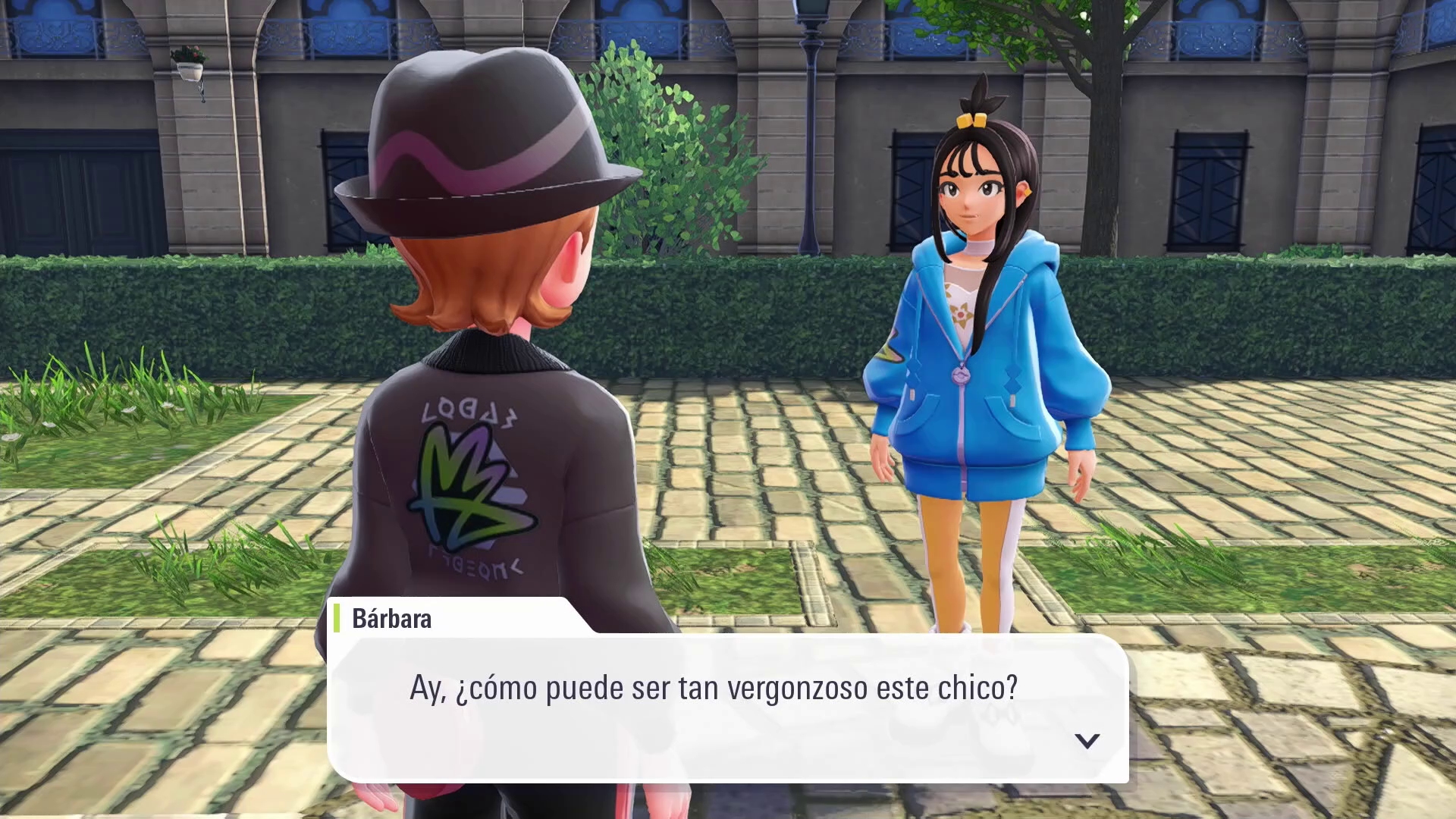Advance dialogue with the down arrow

pos(1087,740)
